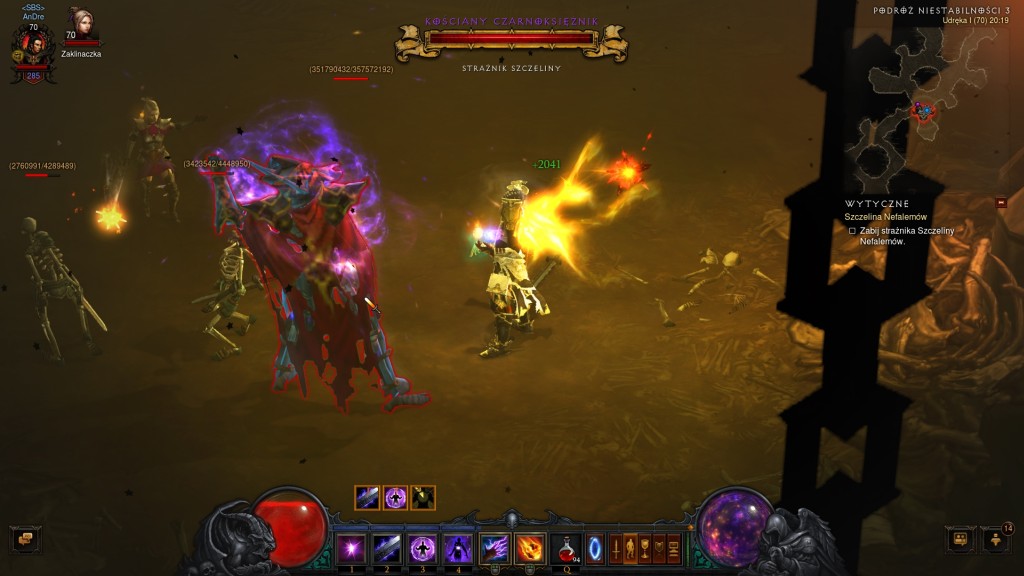Screen dimensions: 1024x576
Task: Click the shield icon menu button
Action: (660, 549)
